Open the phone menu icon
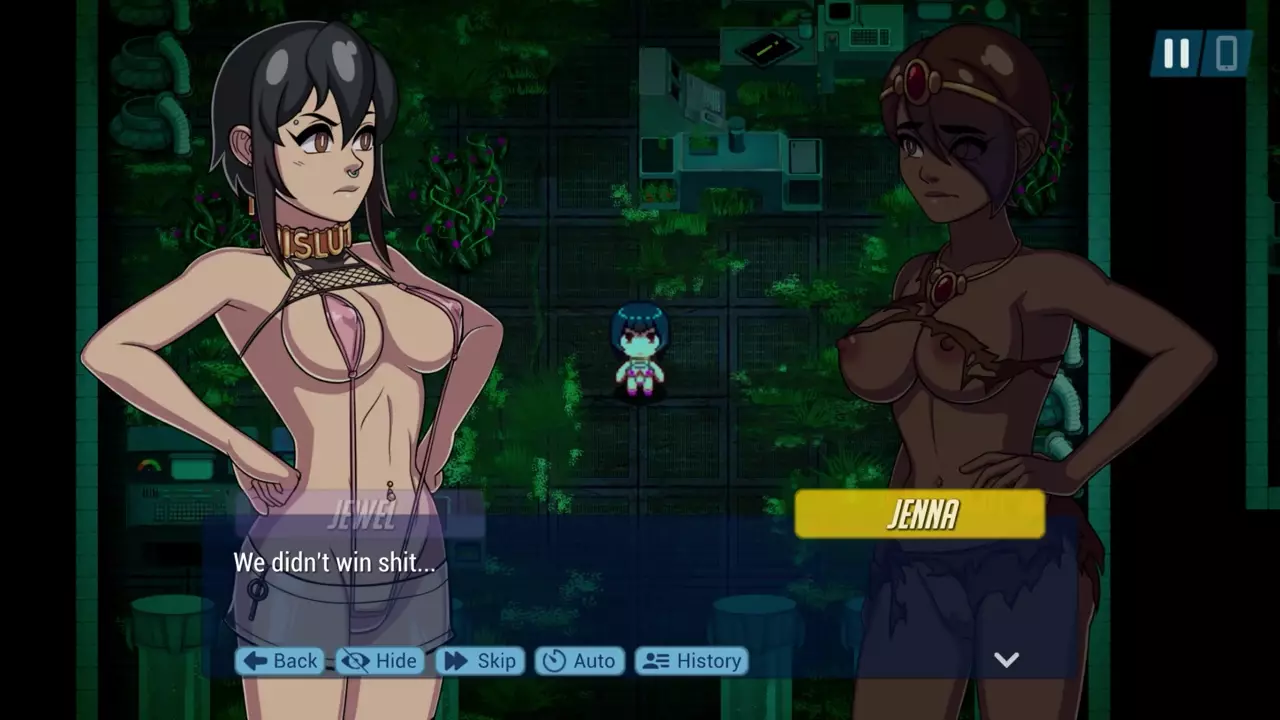 [x=1226, y=54]
